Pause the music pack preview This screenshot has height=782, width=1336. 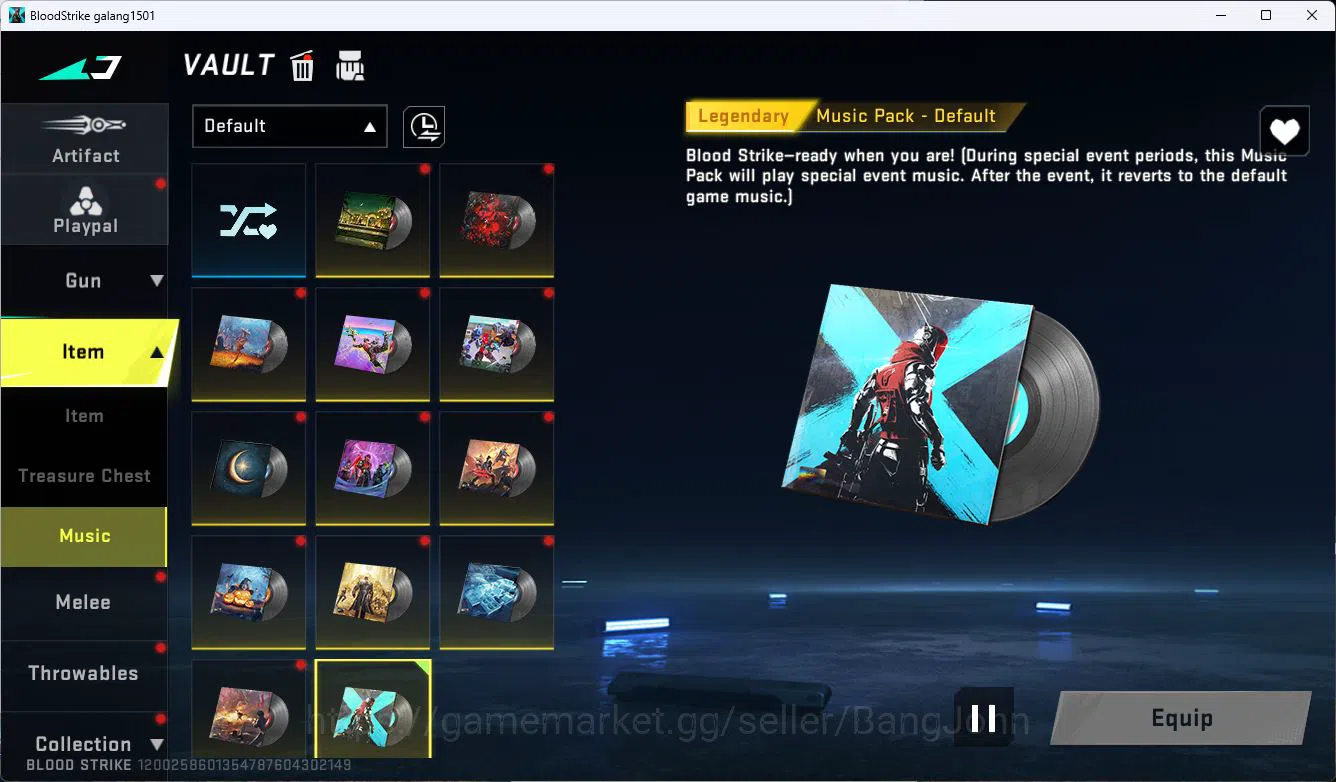[x=984, y=717]
